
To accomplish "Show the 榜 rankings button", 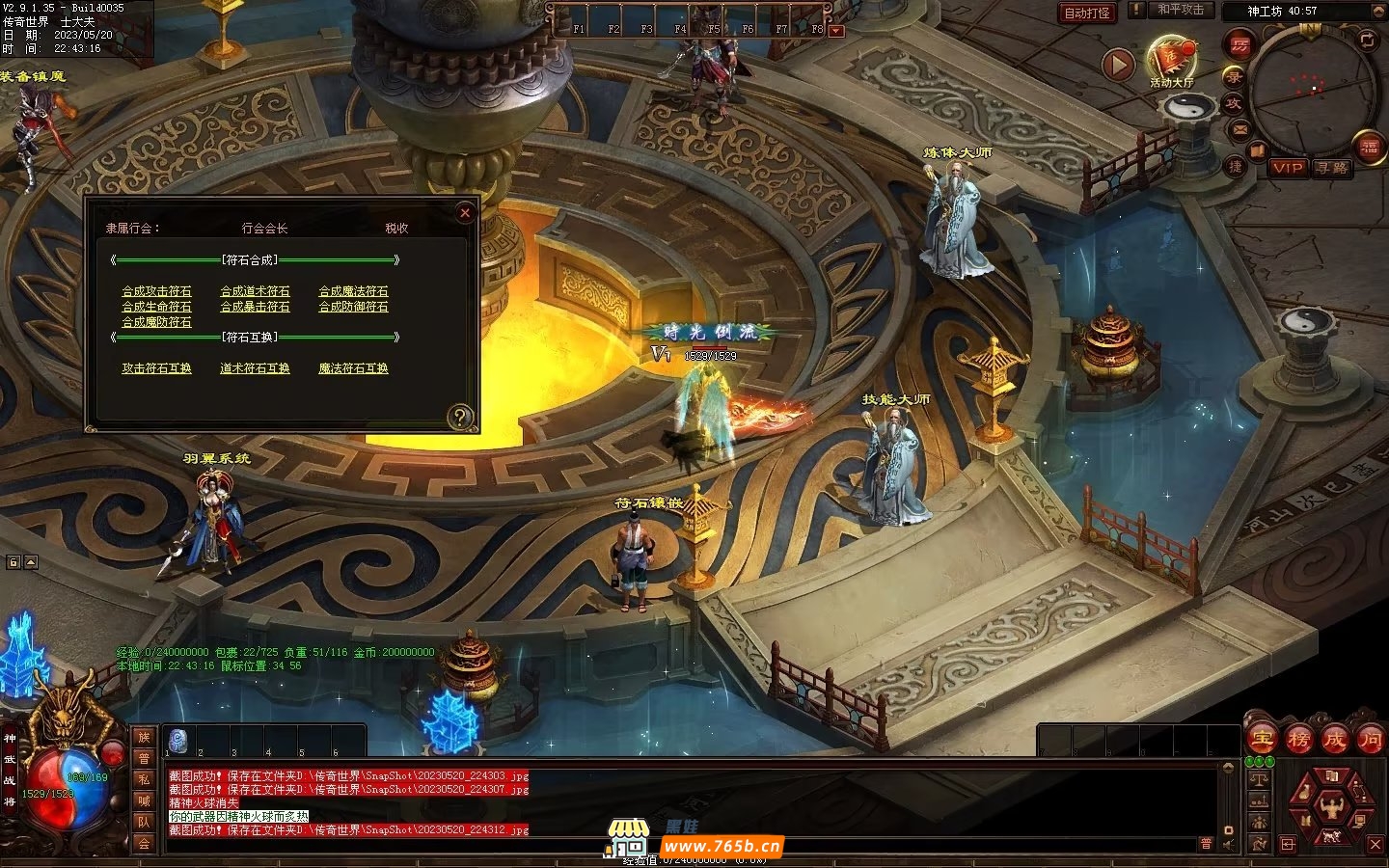I will tap(1298, 740).
